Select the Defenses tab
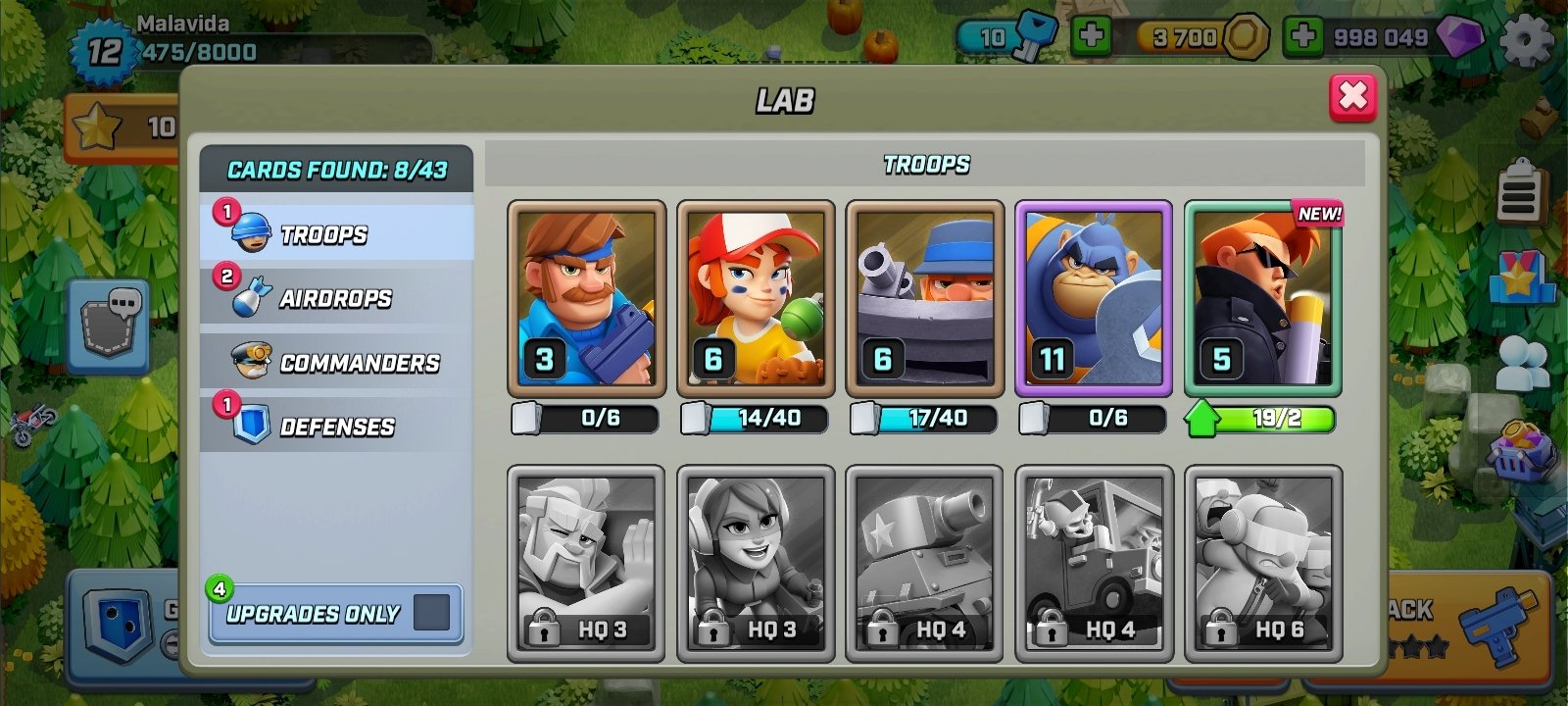 pyautogui.click(x=337, y=426)
